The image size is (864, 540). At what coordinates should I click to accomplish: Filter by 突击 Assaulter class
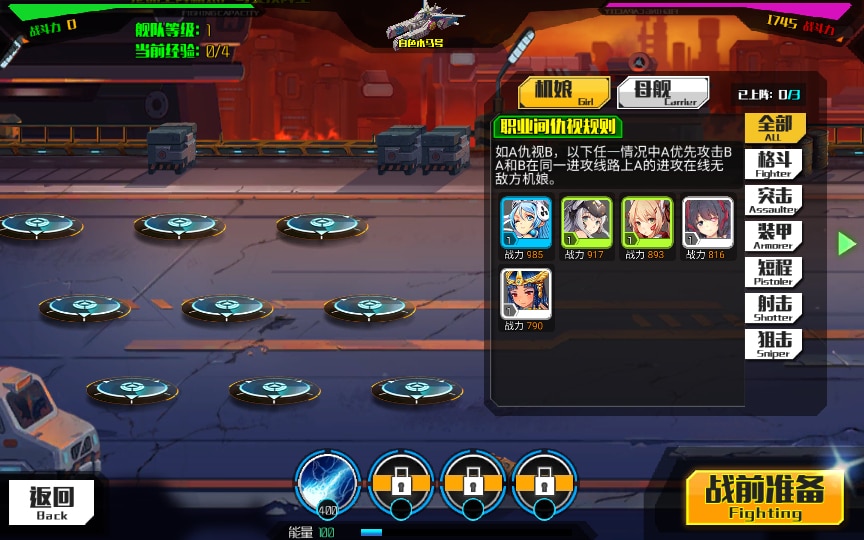click(x=774, y=200)
